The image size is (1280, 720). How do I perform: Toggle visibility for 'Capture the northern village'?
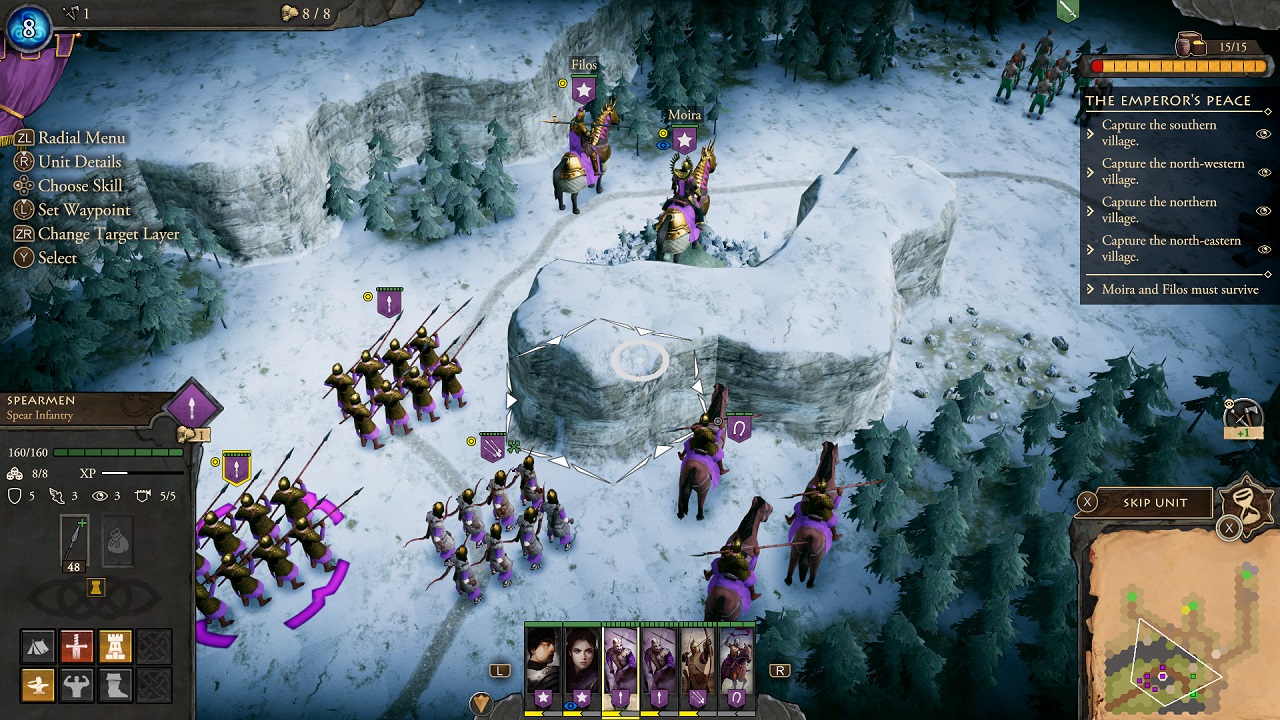[x=1263, y=211]
